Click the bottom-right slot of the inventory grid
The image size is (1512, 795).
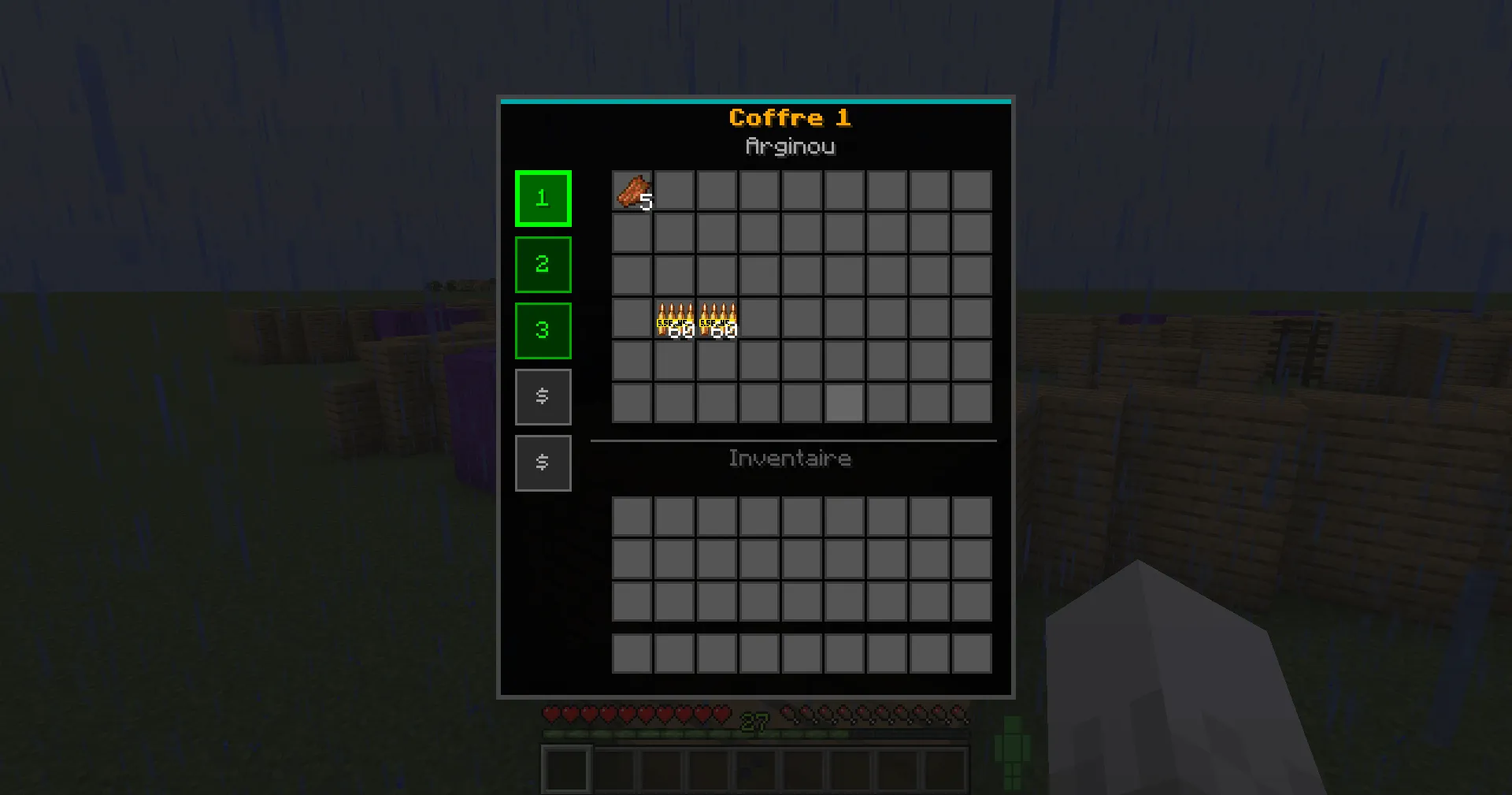(971, 653)
